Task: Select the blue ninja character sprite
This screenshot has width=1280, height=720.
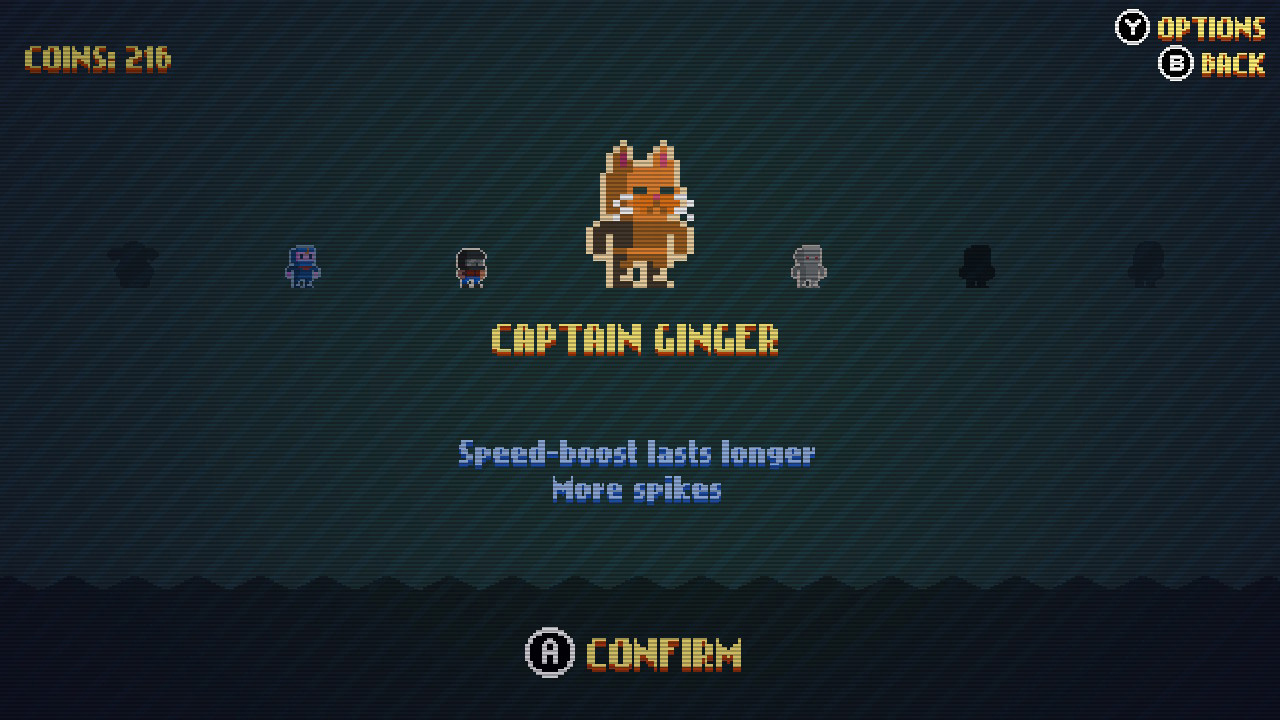Action: click(x=300, y=267)
